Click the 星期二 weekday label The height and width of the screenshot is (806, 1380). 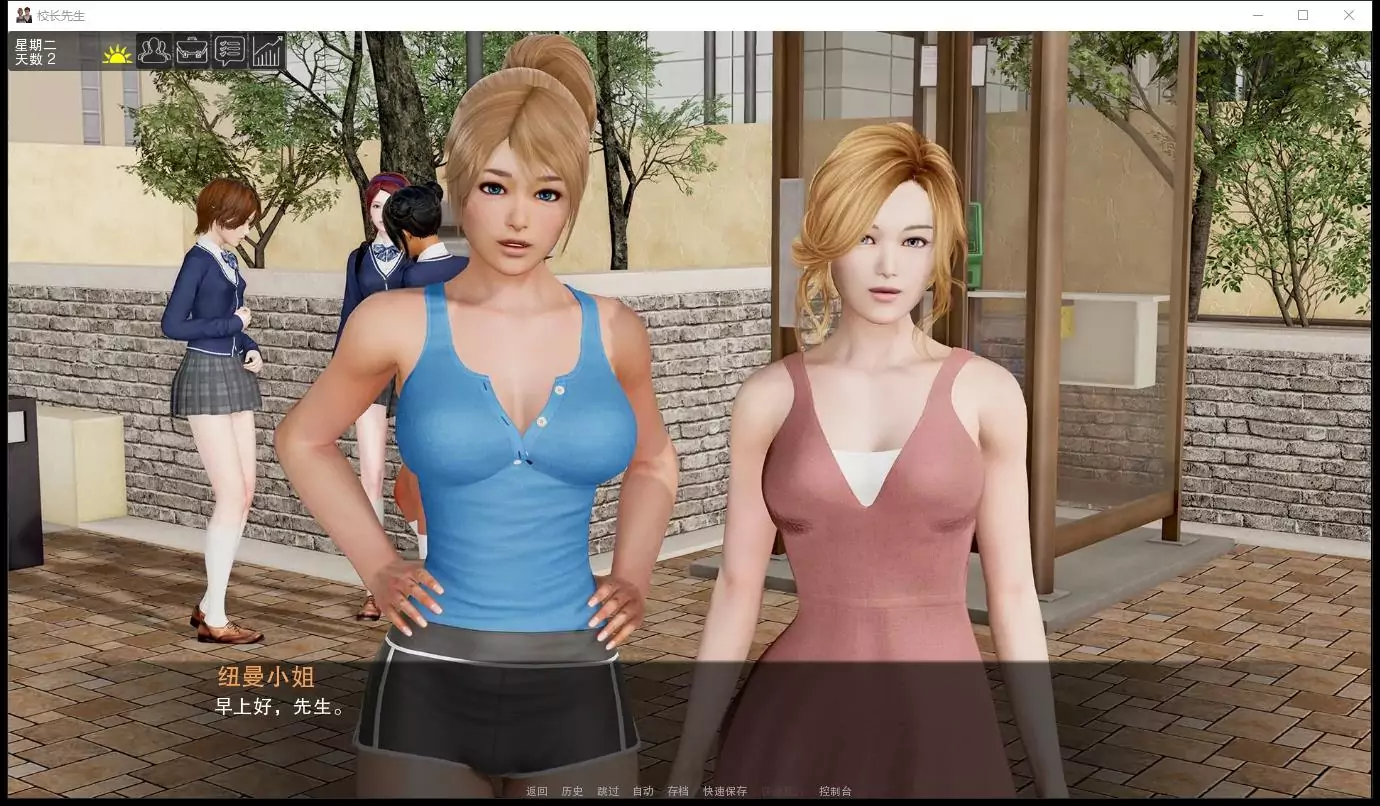click(x=36, y=44)
